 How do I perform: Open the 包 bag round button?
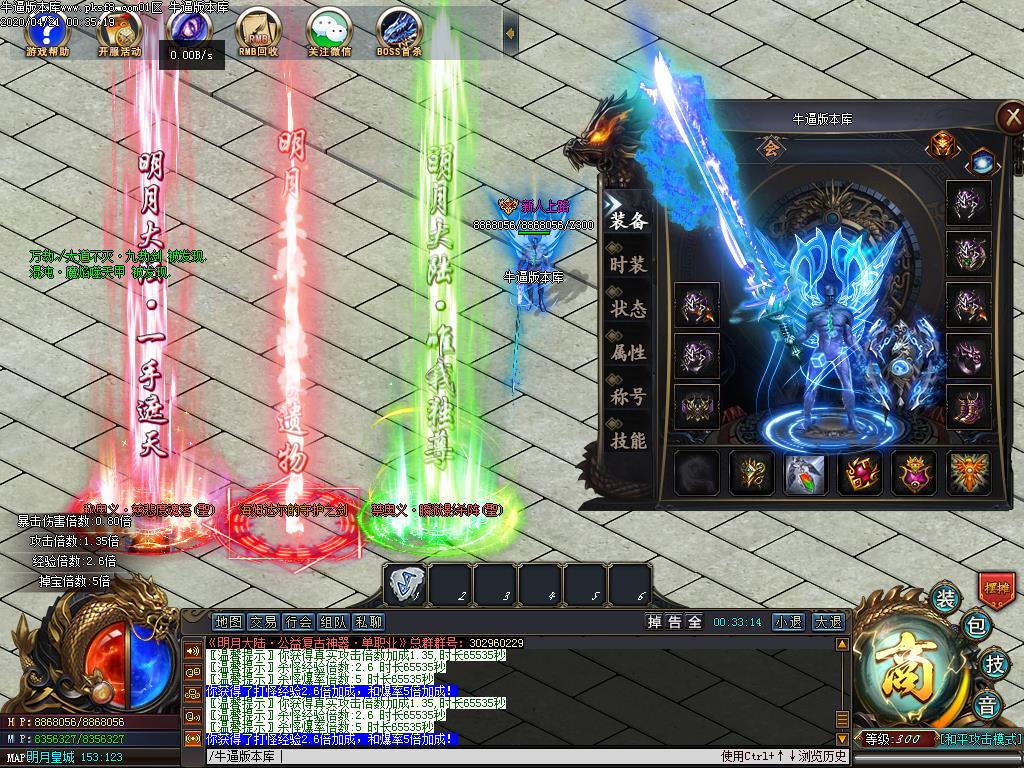976,627
